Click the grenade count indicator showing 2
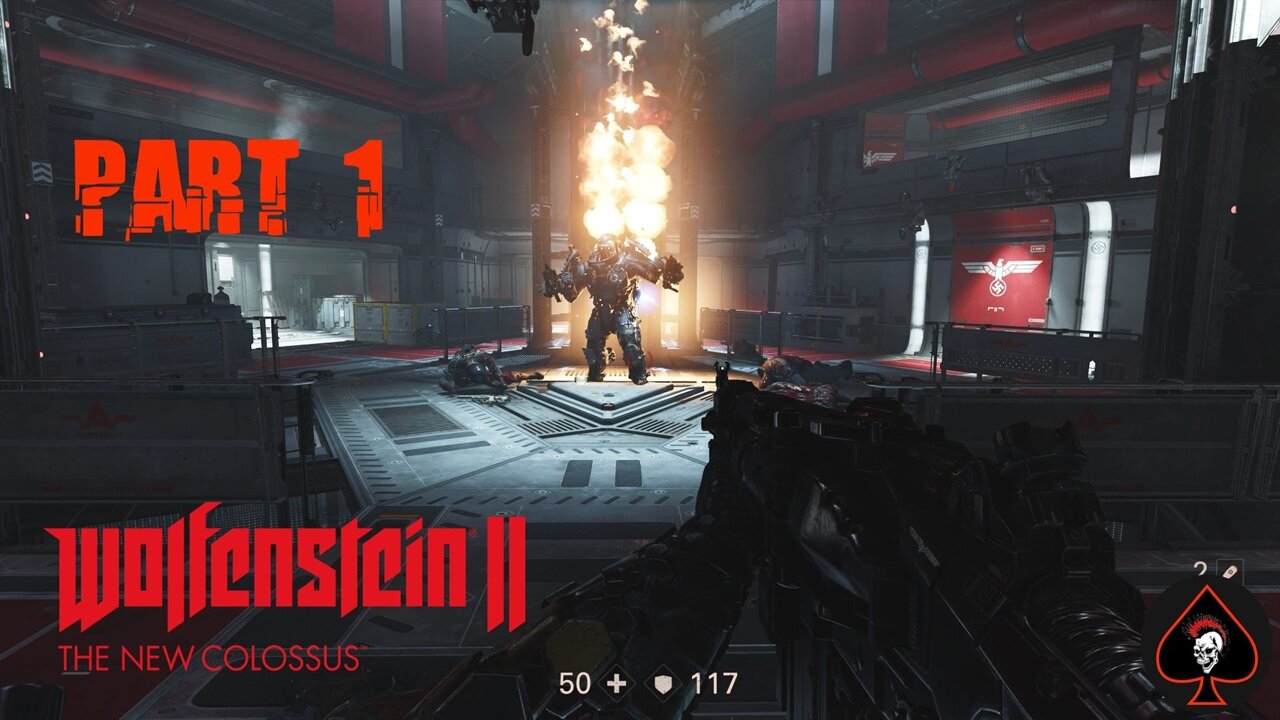This screenshot has height=720, width=1280. pyautogui.click(x=1200, y=568)
